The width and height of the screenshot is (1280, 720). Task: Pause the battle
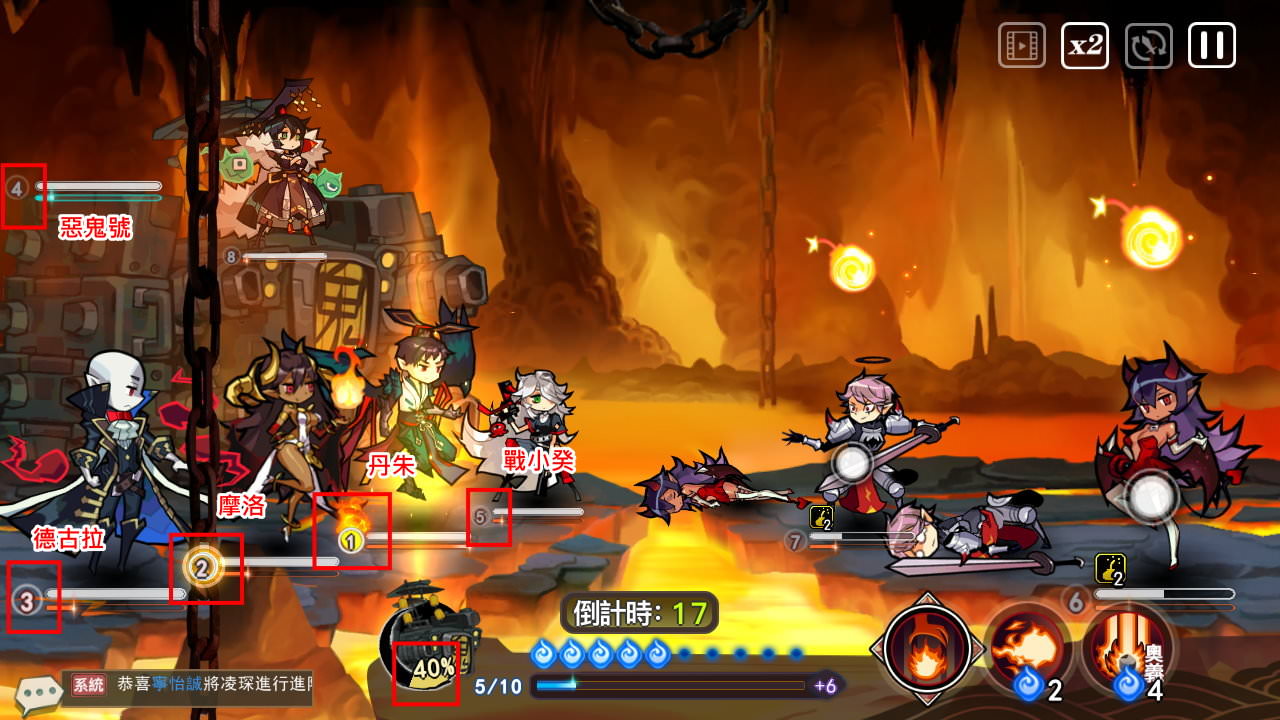(x=1211, y=46)
